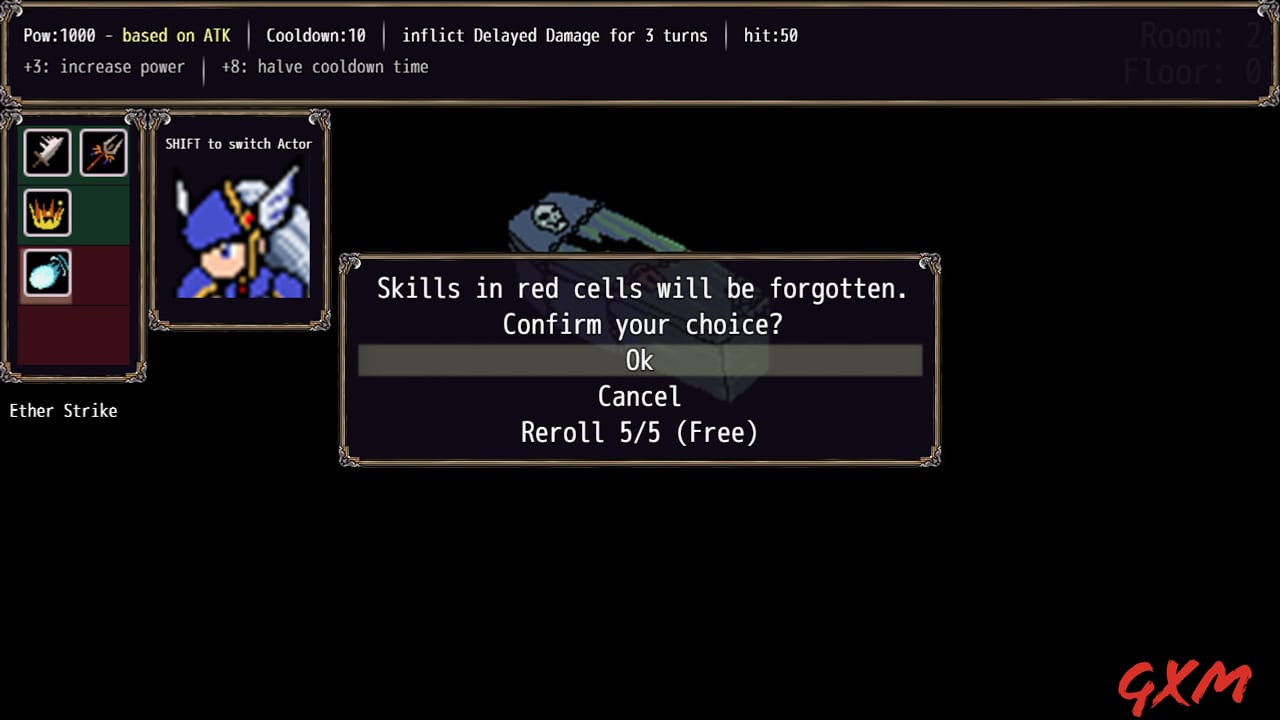The width and height of the screenshot is (1280, 720).
Task: Select the empty green skill cell
Action: [x=104, y=213]
